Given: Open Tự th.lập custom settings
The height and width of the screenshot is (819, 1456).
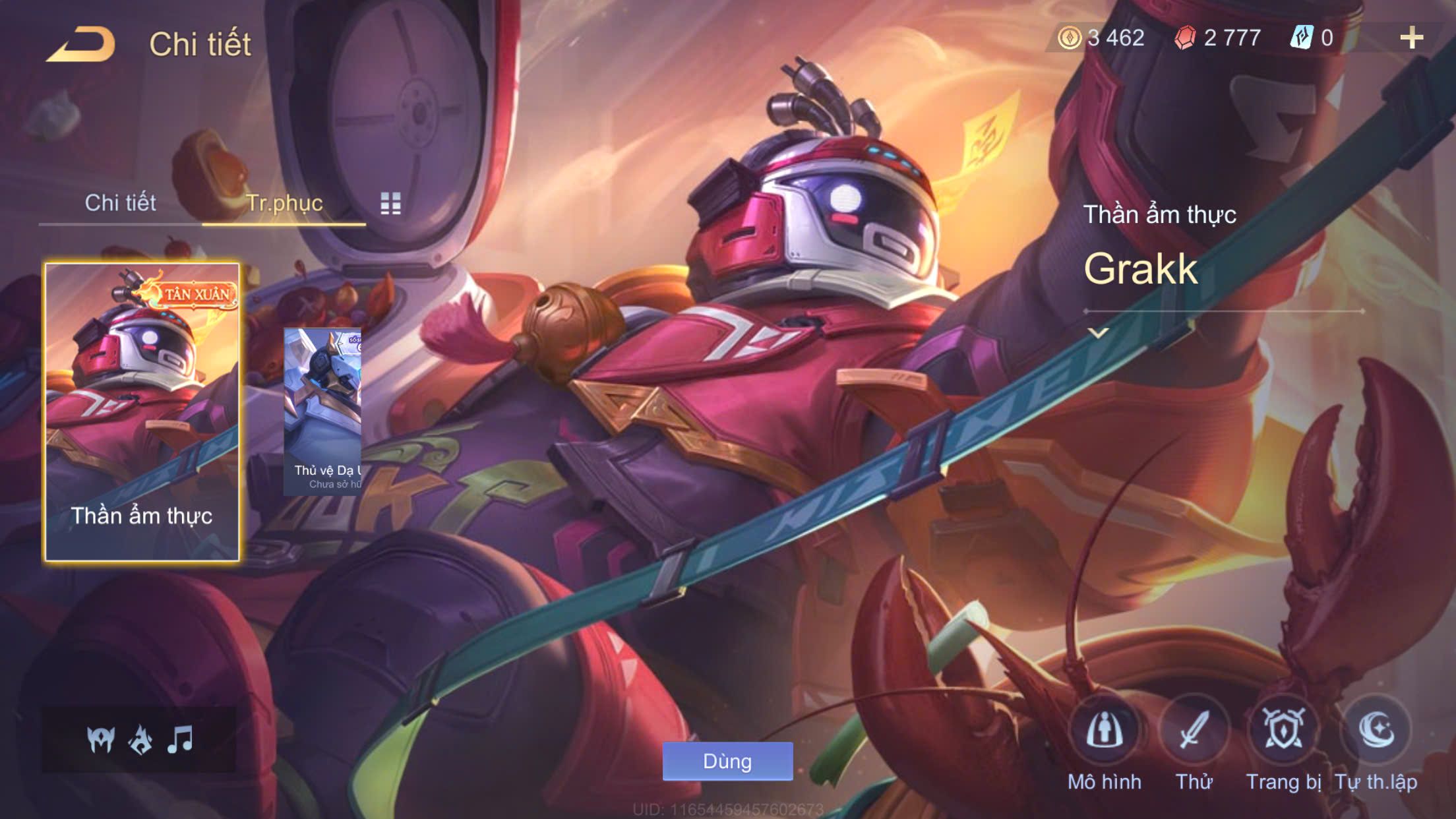Looking at the screenshot, I should pyautogui.click(x=1376, y=731).
